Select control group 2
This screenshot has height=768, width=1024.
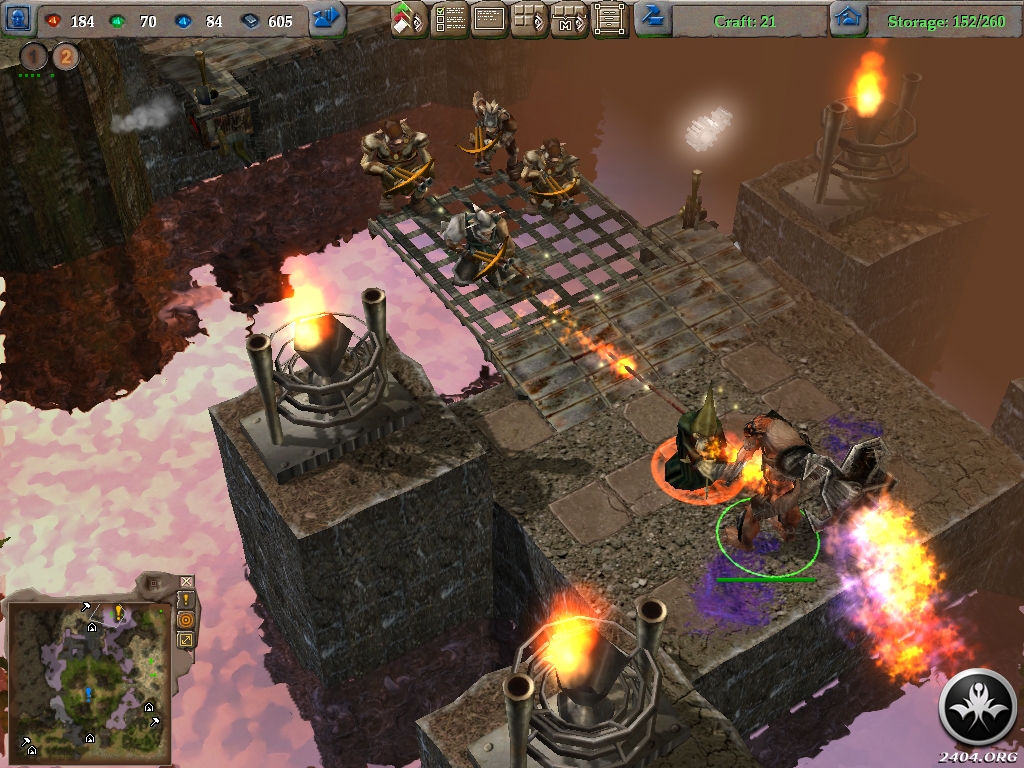click(65, 56)
